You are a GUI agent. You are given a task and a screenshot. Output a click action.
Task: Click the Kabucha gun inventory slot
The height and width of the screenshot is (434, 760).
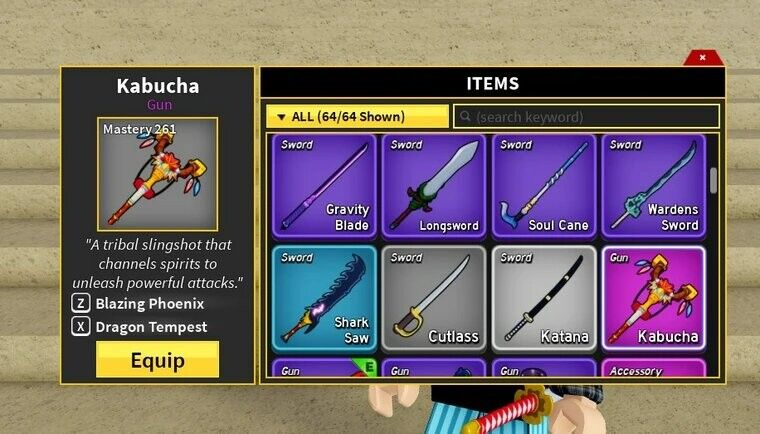point(653,297)
